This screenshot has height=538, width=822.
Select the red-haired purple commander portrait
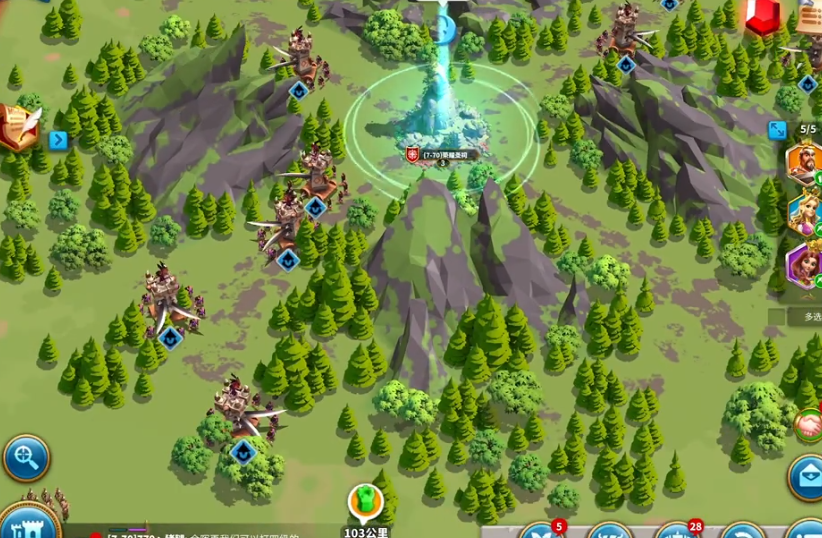click(x=805, y=265)
